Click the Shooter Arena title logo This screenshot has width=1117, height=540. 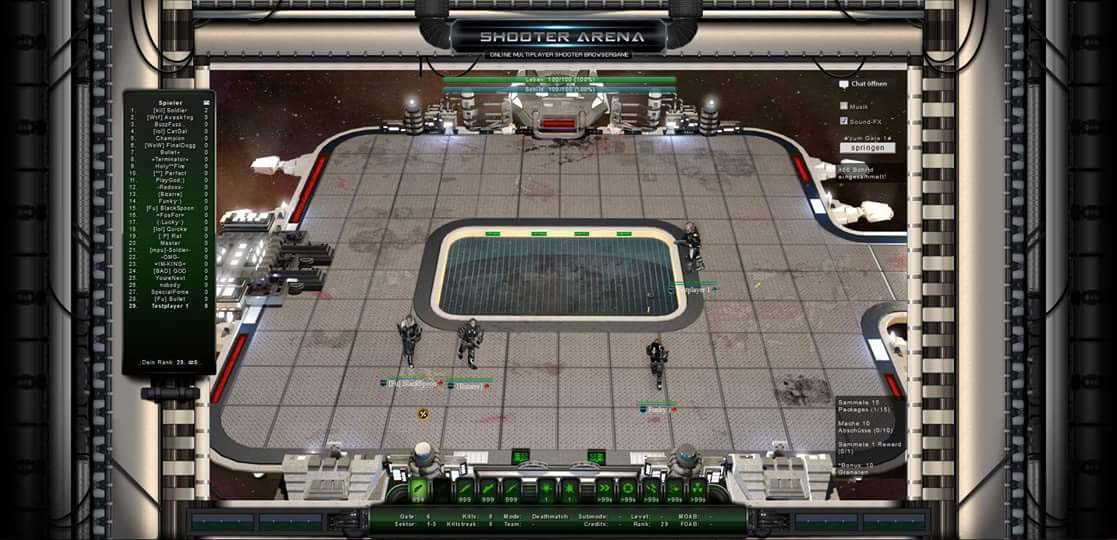pyautogui.click(x=558, y=37)
